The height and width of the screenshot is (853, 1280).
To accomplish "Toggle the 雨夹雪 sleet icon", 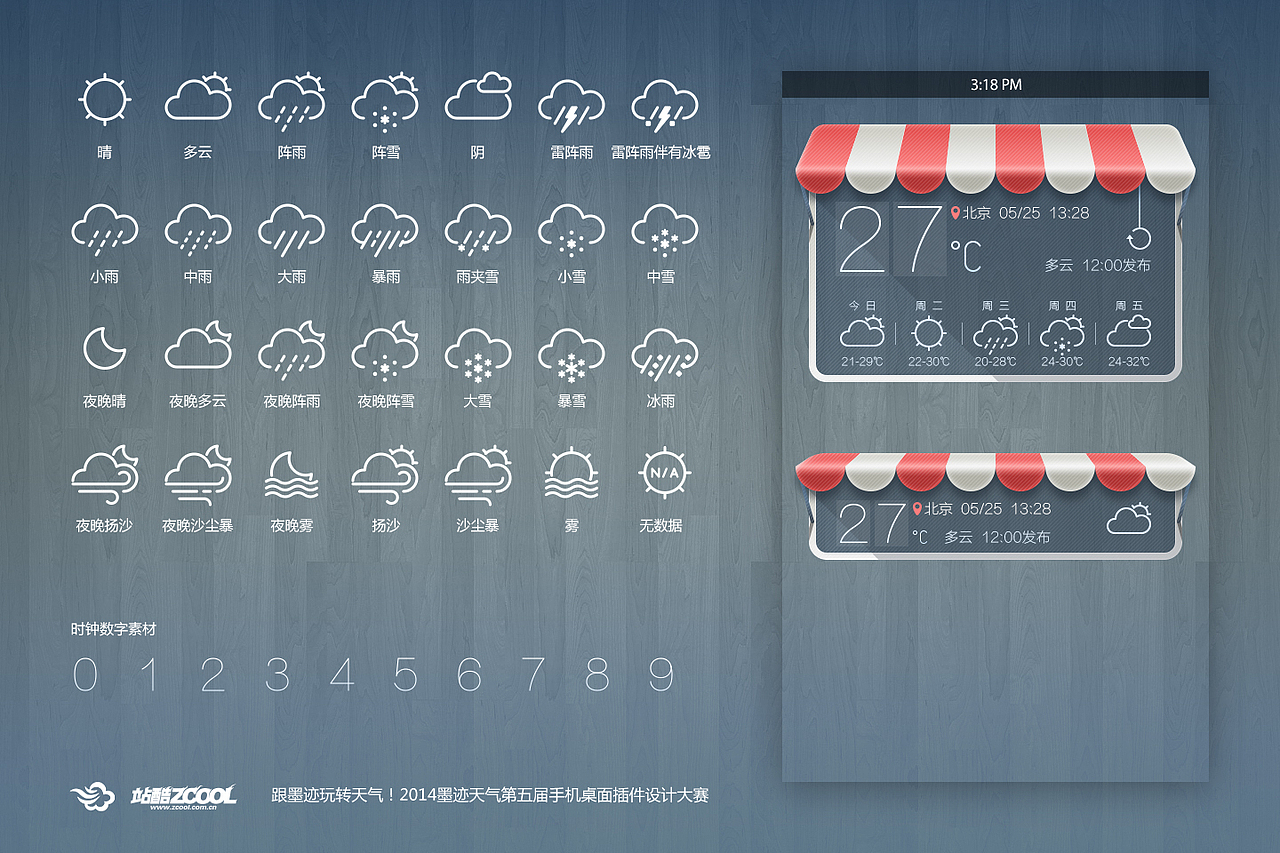I will 478,232.
